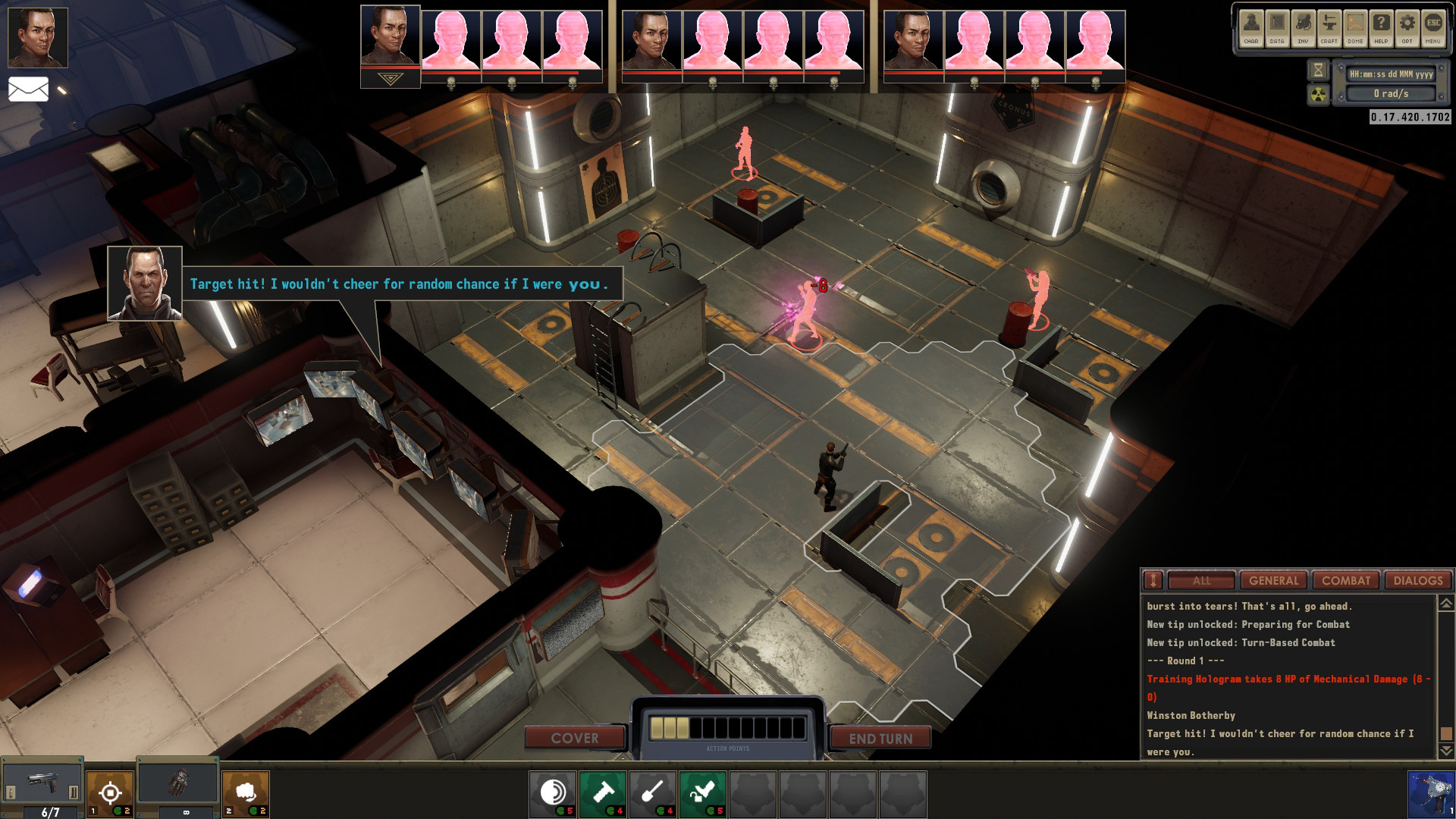Activate the fist punch ability
This screenshot has height=819, width=1456.
pos(246,792)
